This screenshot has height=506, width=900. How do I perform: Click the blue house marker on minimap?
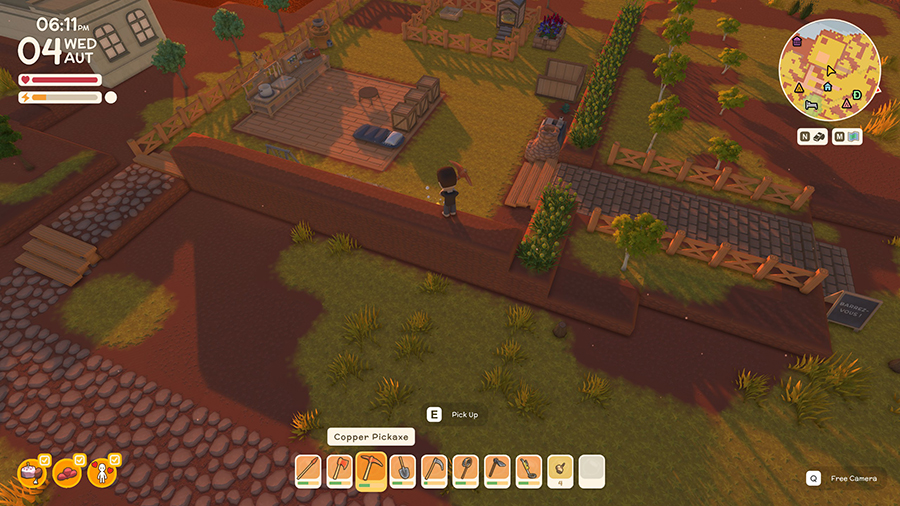tap(828, 88)
